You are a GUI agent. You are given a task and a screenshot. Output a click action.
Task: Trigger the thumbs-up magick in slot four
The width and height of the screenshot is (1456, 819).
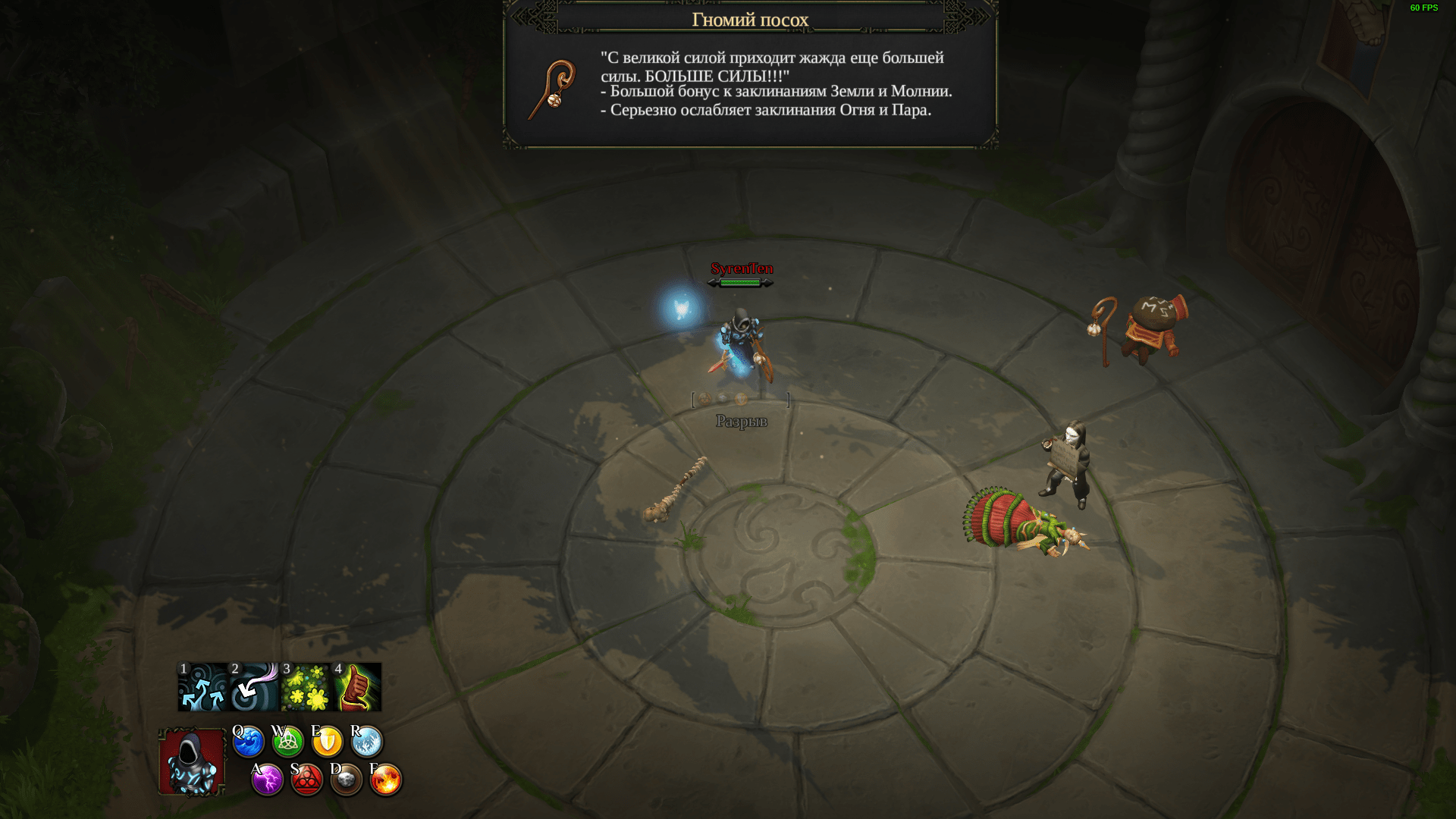tap(356, 687)
